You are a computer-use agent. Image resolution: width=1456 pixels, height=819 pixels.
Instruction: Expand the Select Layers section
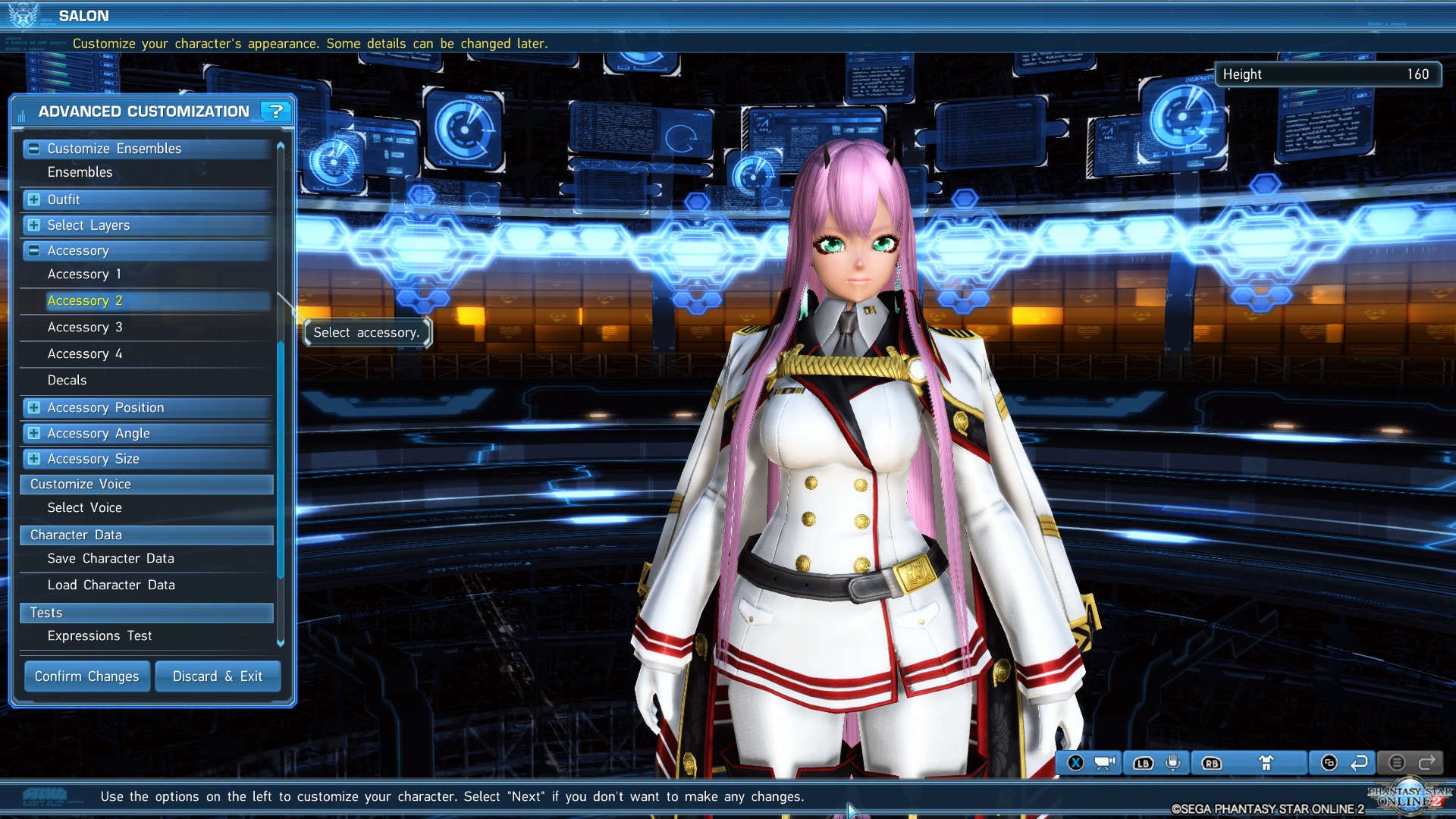(33, 225)
